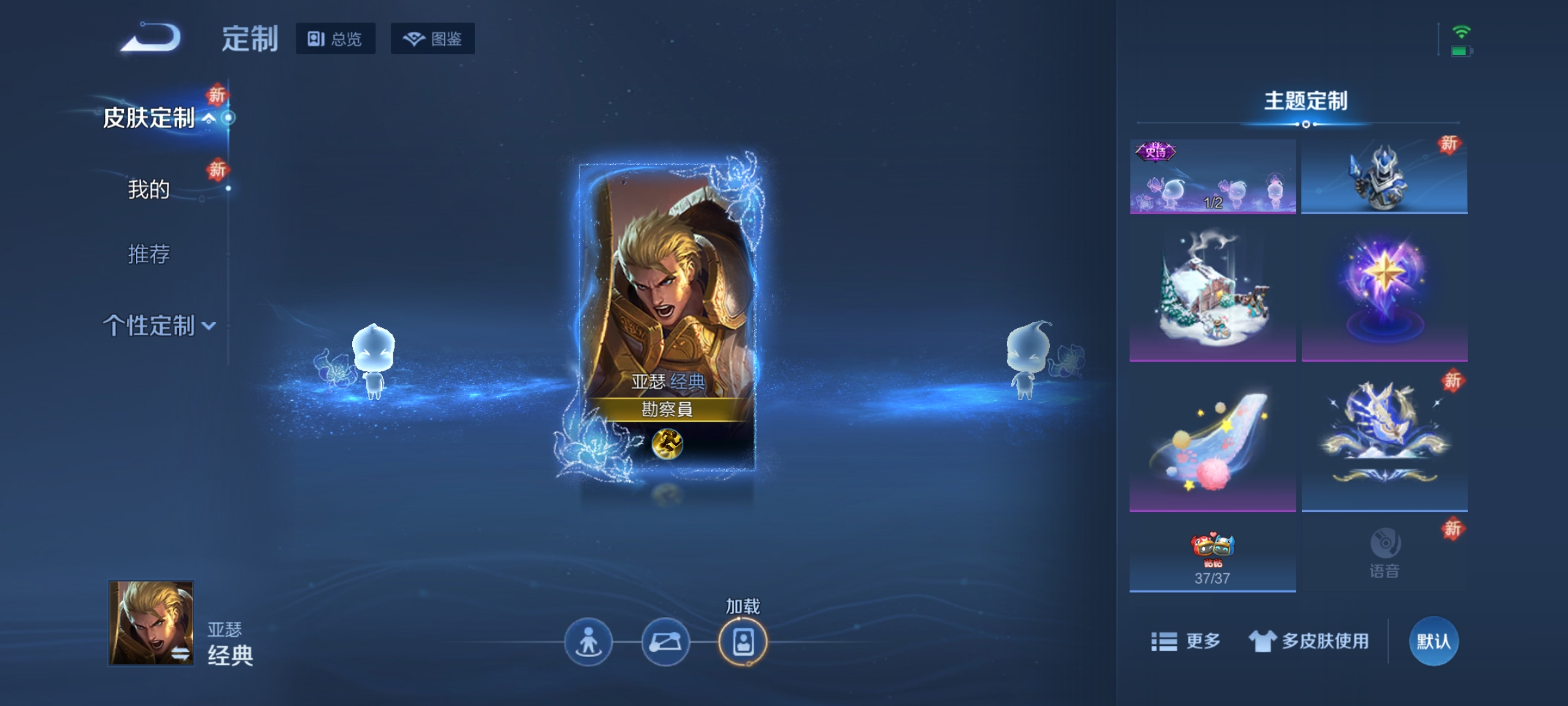Choose the pastel shooting star trail tile
Screen dimensions: 1568x706
pyautogui.click(x=1213, y=442)
